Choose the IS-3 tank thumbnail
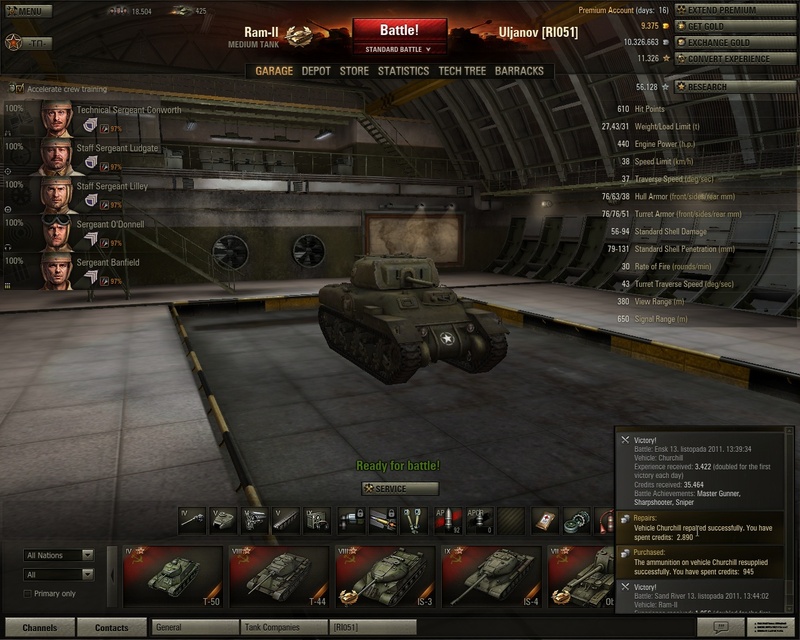 (x=385, y=578)
